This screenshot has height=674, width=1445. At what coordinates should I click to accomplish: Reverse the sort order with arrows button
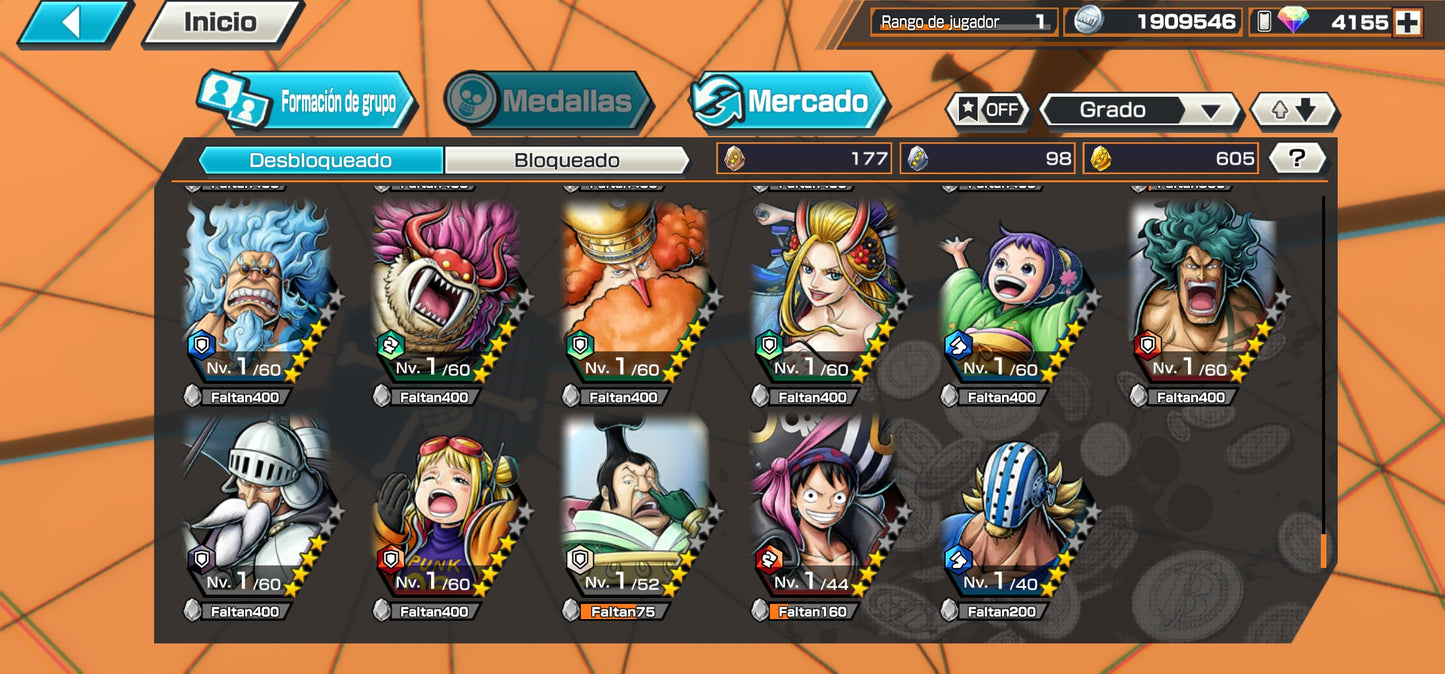coord(1294,110)
